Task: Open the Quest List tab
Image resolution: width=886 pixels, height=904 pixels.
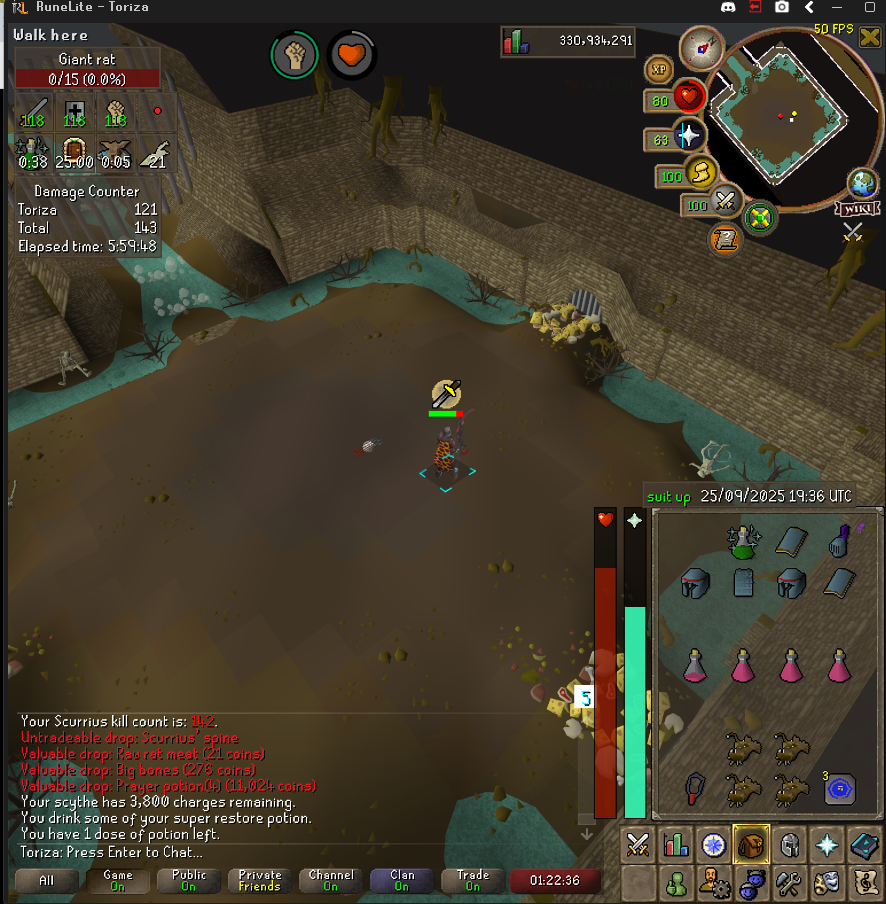Action: pyautogui.click(x=713, y=846)
